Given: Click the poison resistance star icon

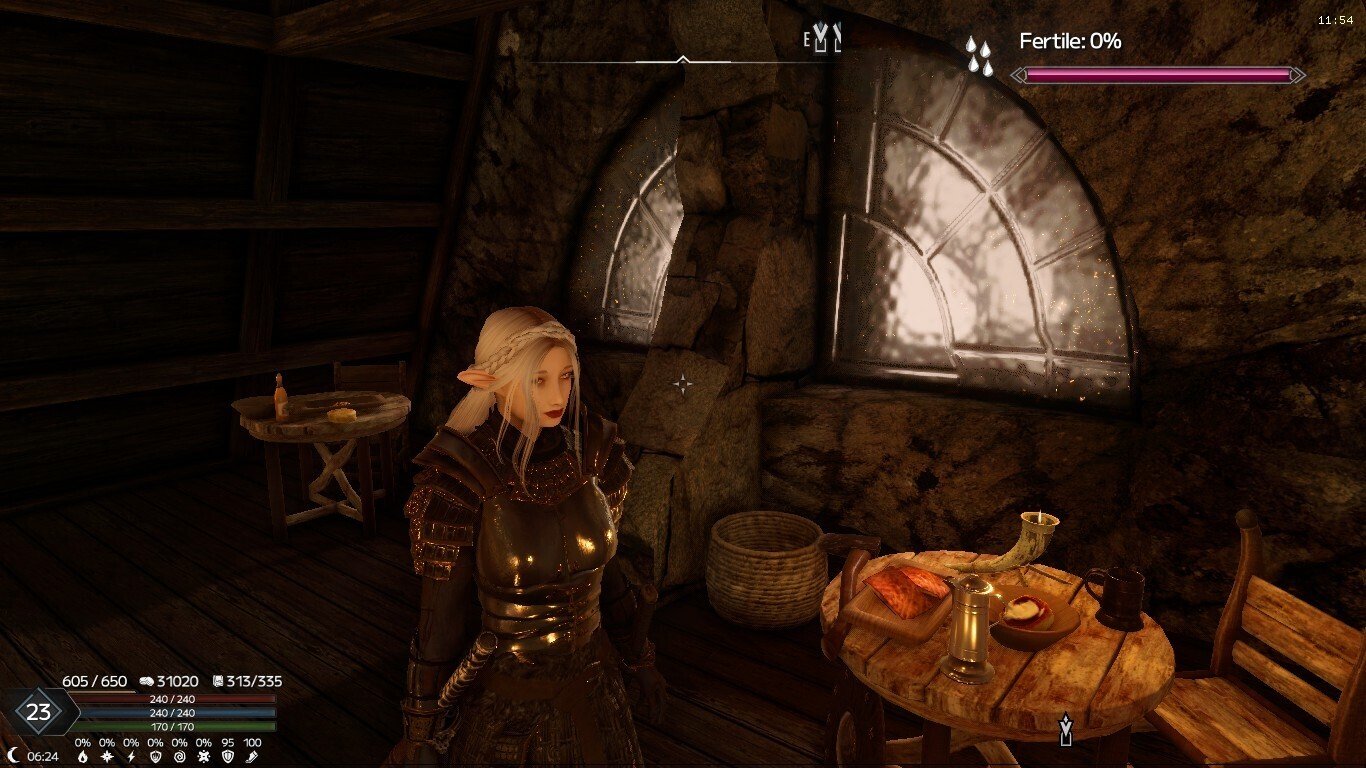Looking at the screenshot, I should [204, 756].
